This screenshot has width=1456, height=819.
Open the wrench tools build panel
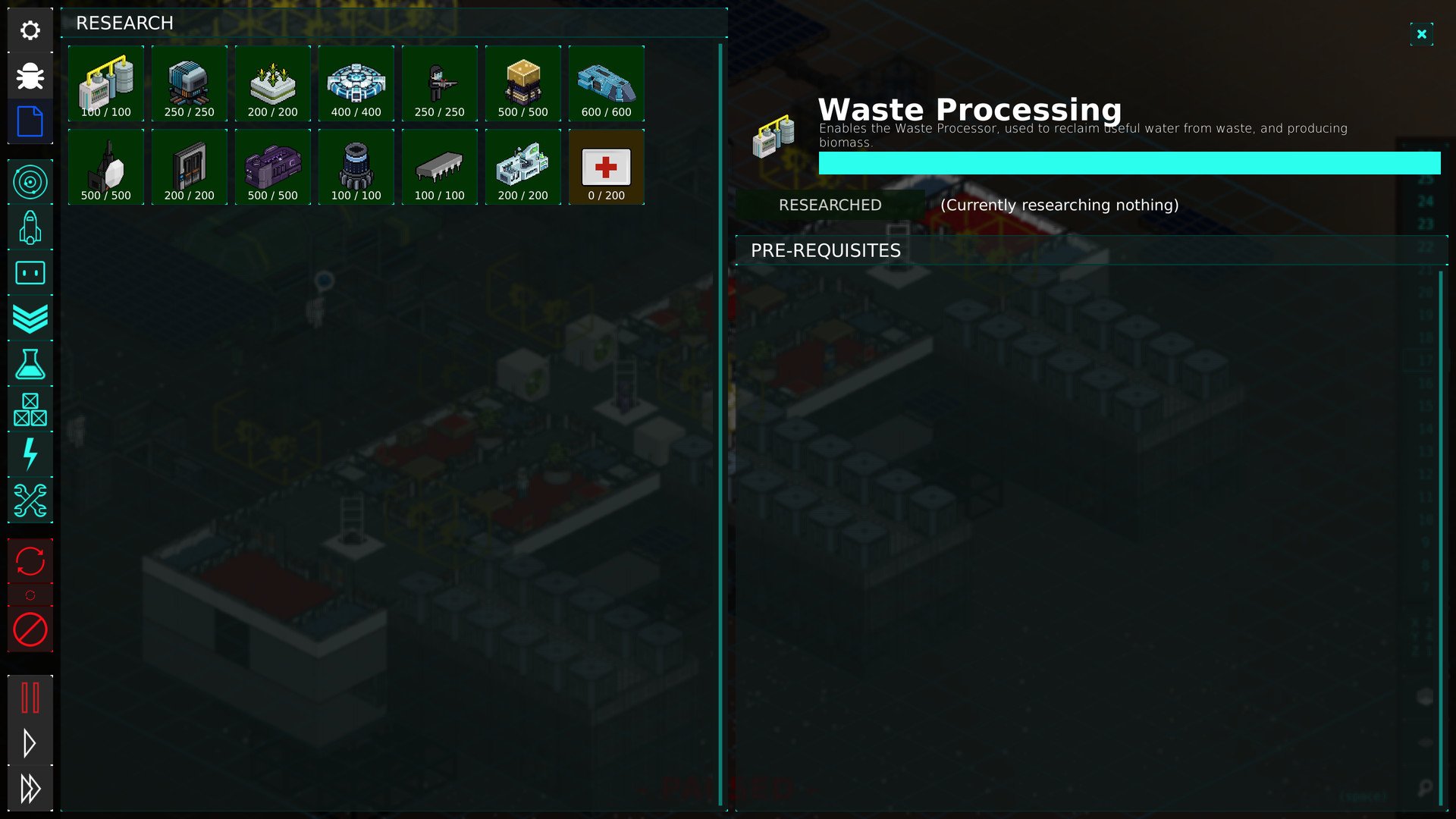[x=30, y=500]
